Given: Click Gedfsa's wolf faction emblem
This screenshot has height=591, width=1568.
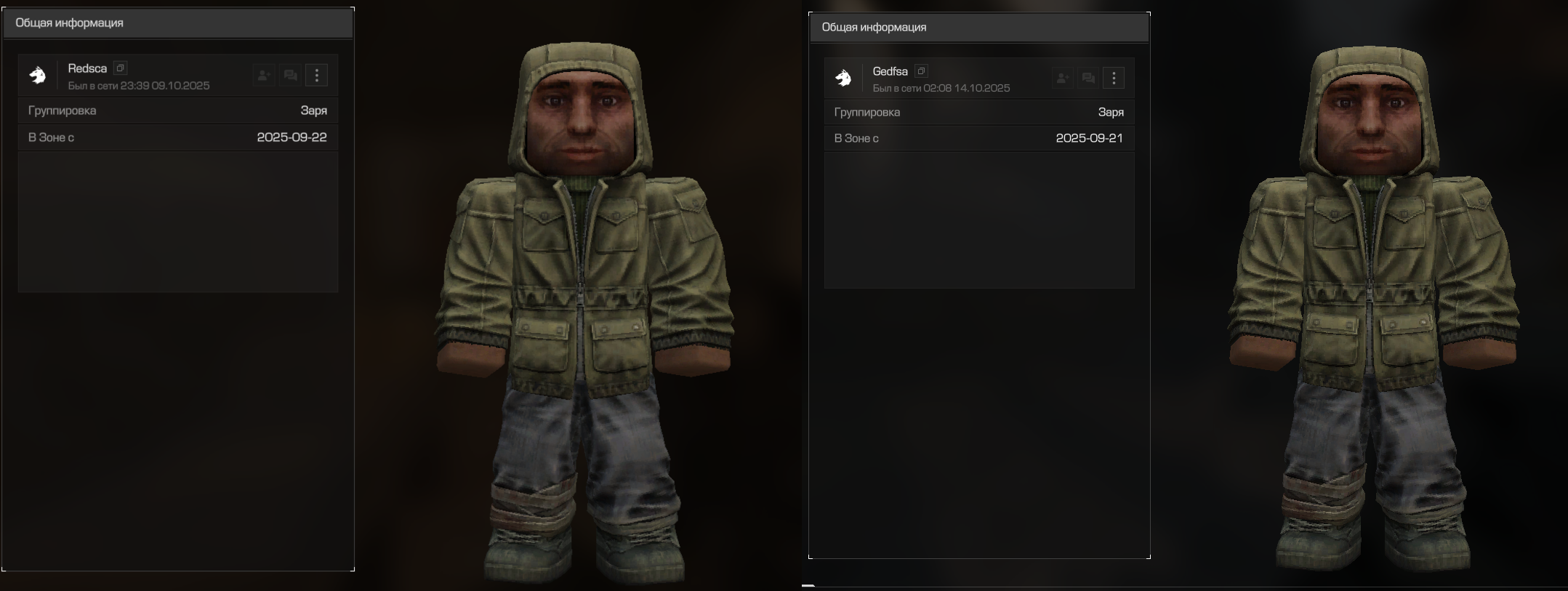Looking at the screenshot, I should click(843, 78).
